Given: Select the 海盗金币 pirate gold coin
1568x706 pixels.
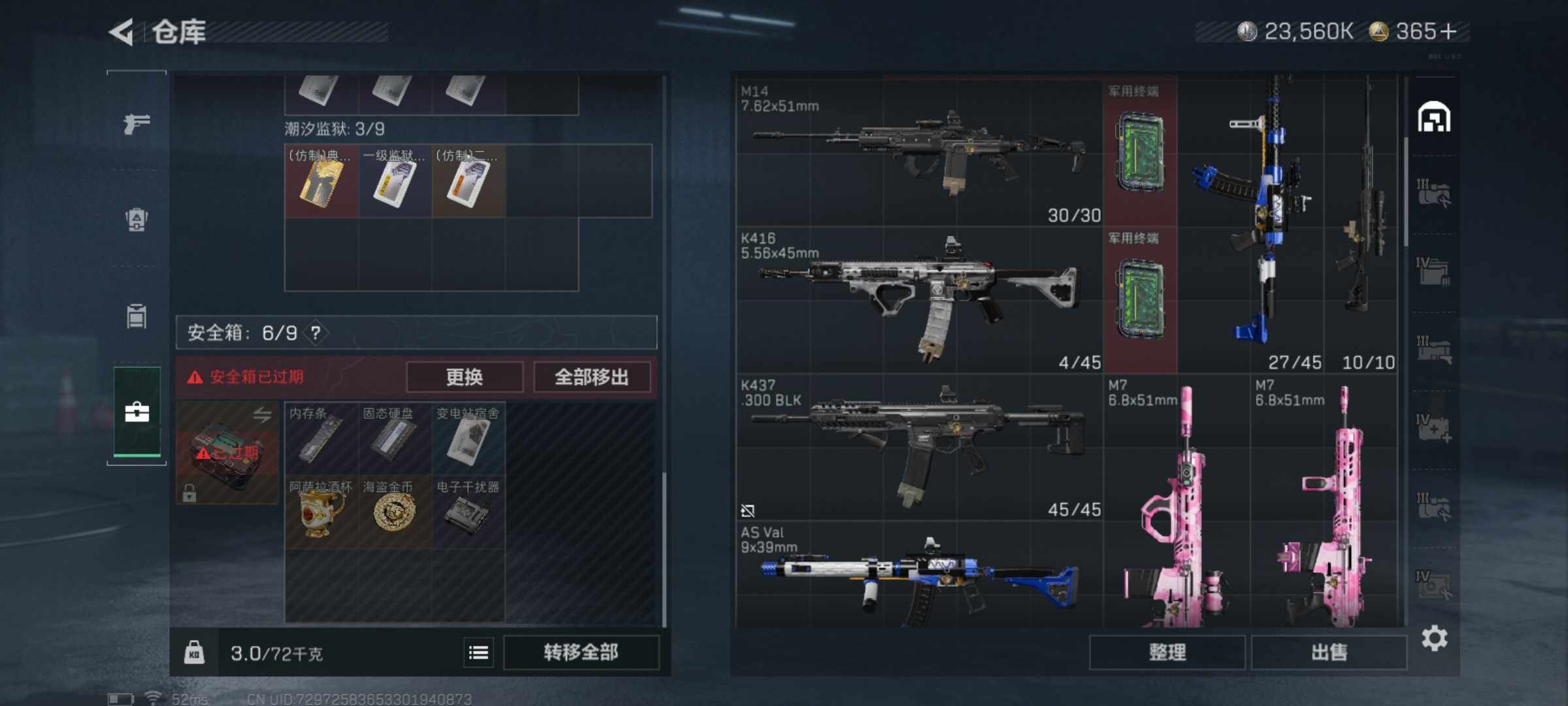Looking at the screenshot, I should point(394,512).
